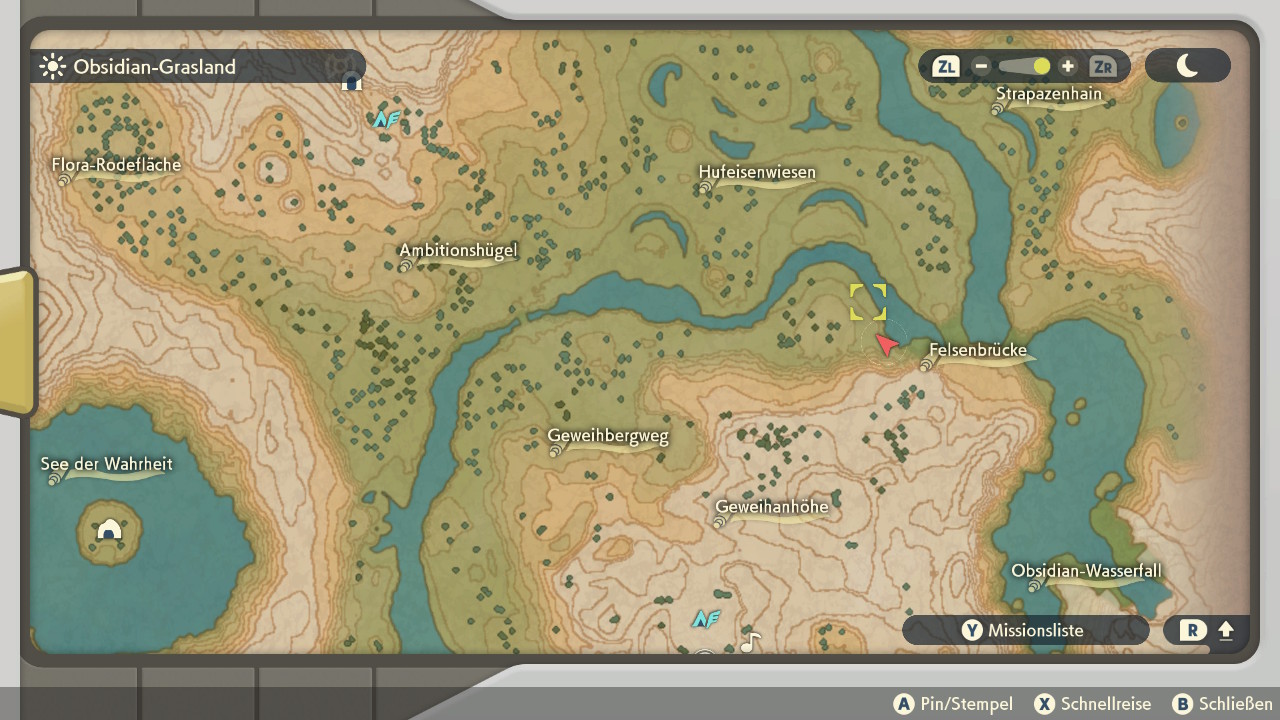Viewport: 1280px width, 720px height.
Task: Select the Geweihbergweg map label
Action: [608, 437]
